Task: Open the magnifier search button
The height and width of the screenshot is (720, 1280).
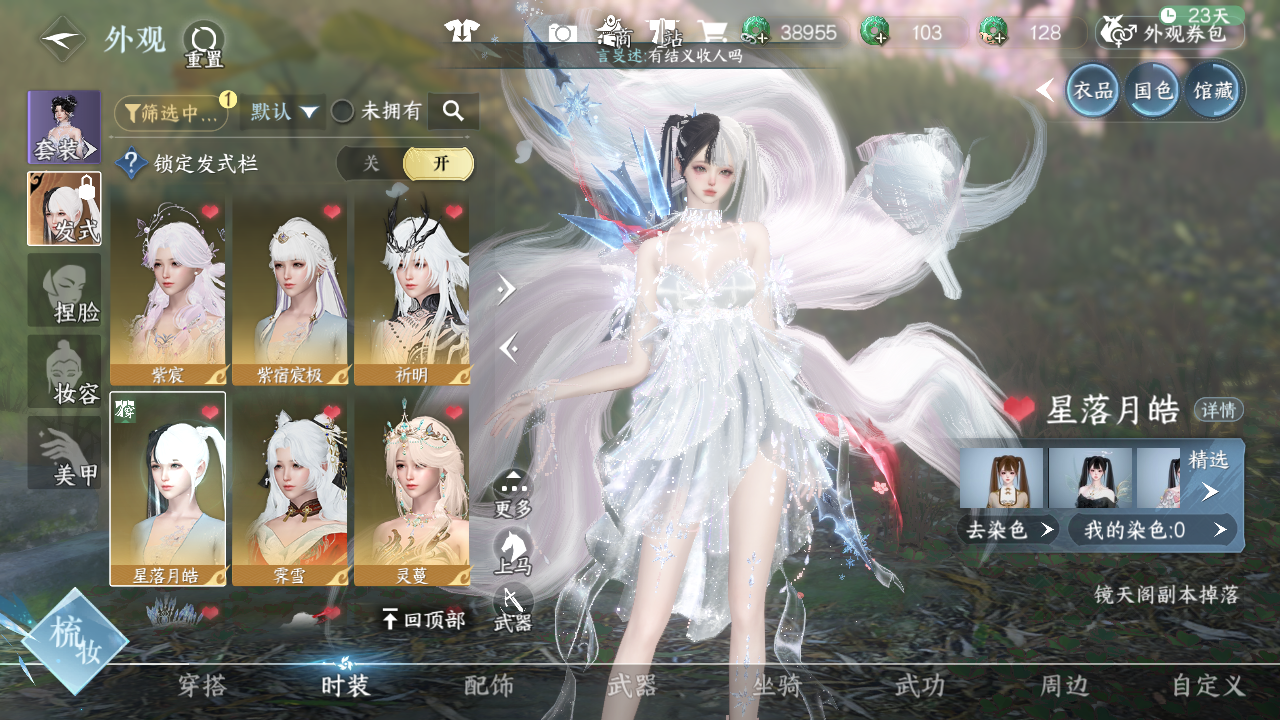Action: click(453, 111)
